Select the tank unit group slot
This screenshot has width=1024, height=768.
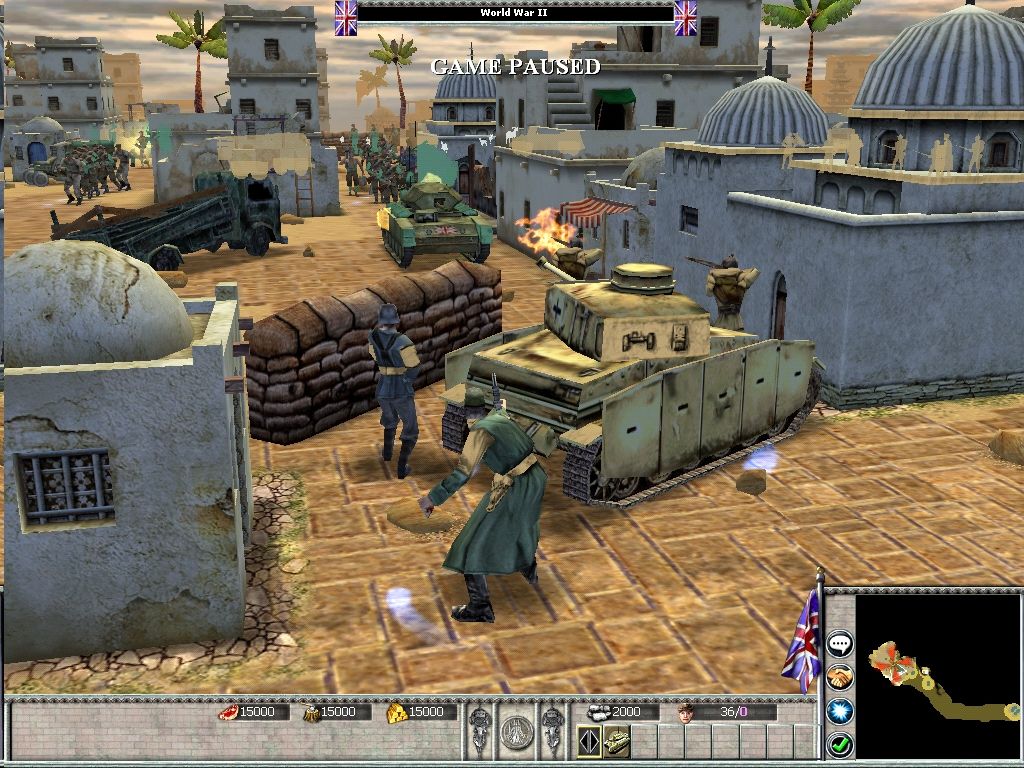point(617,742)
